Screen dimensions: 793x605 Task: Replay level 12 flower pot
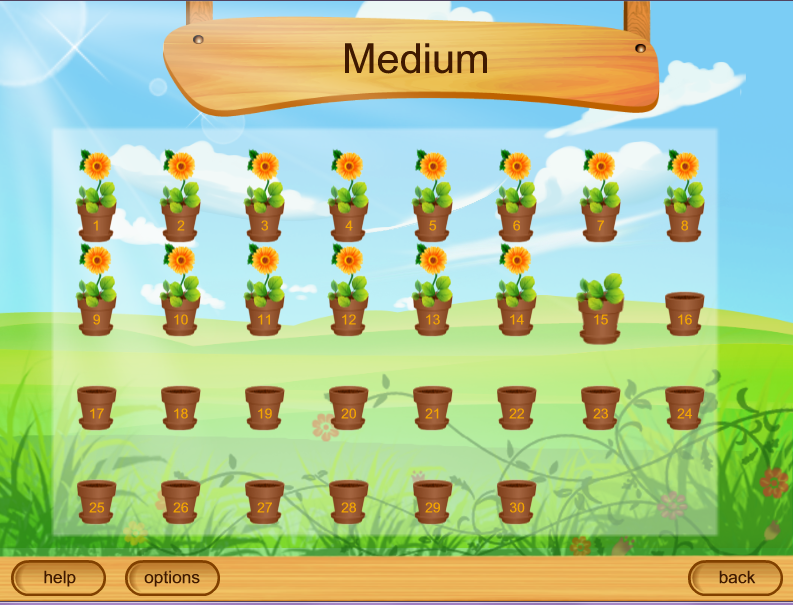(348, 313)
